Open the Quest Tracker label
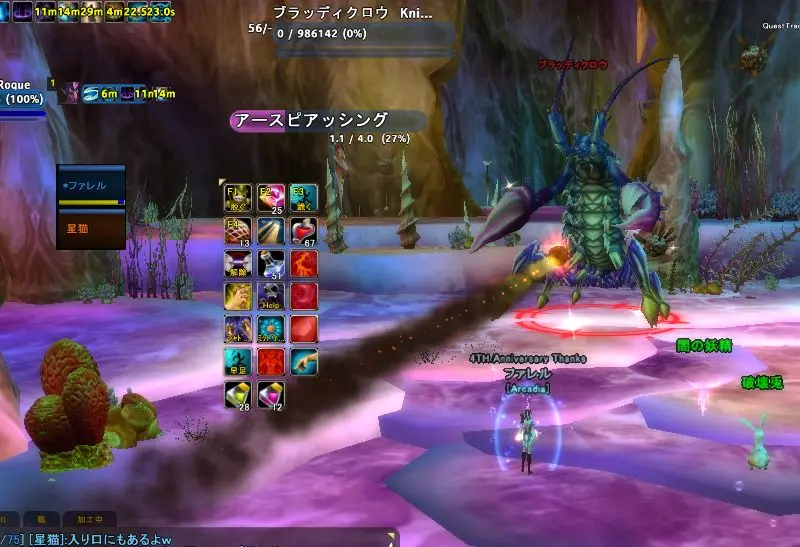Screen dimensions: 800x547 780,26
